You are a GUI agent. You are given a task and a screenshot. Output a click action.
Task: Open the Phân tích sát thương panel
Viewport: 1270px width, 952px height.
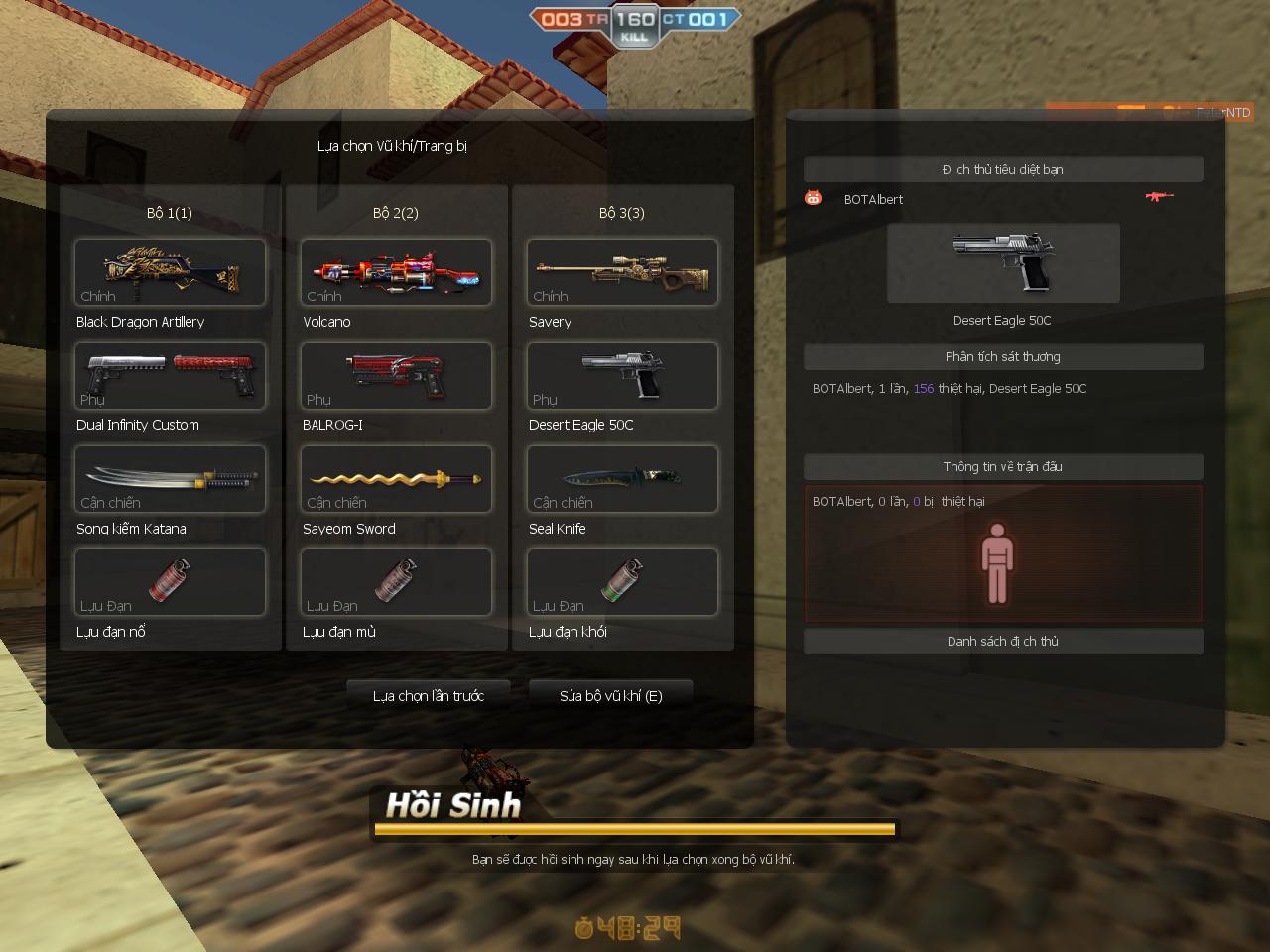(x=1003, y=356)
